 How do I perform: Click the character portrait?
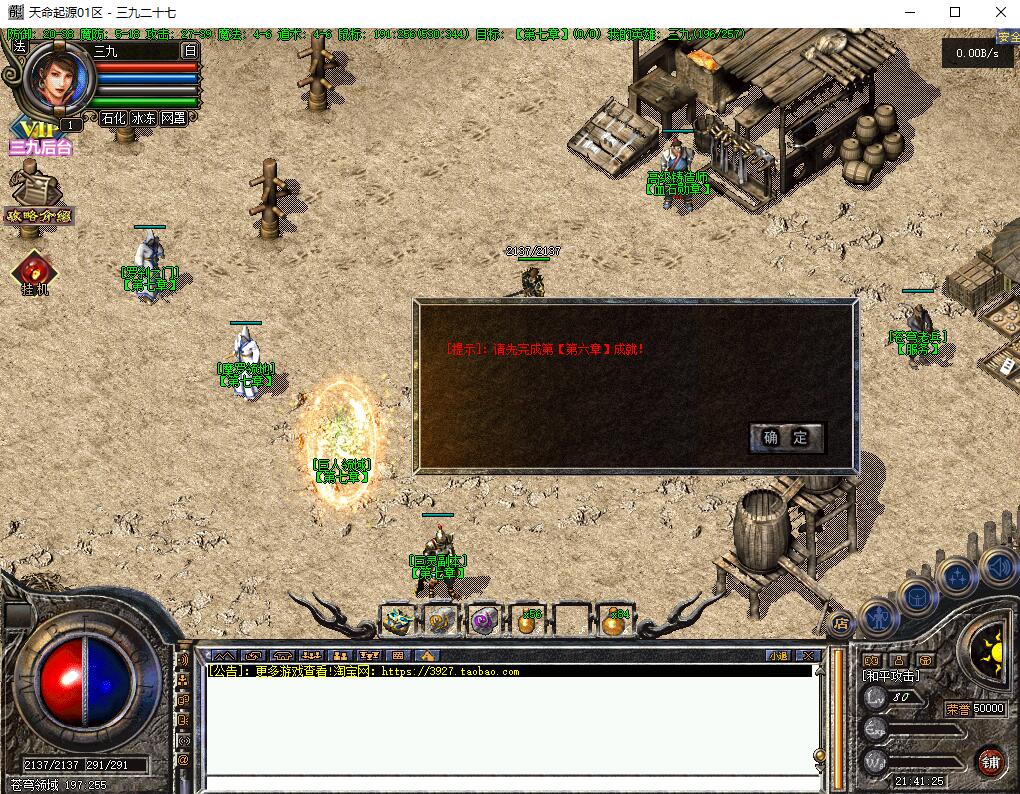[59, 77]
